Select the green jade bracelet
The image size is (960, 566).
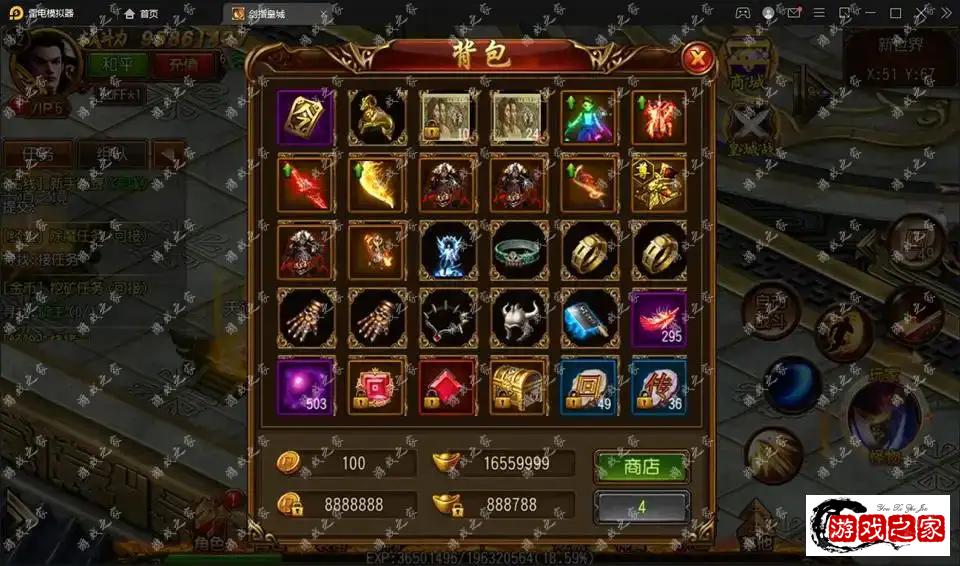click(518, 251)
